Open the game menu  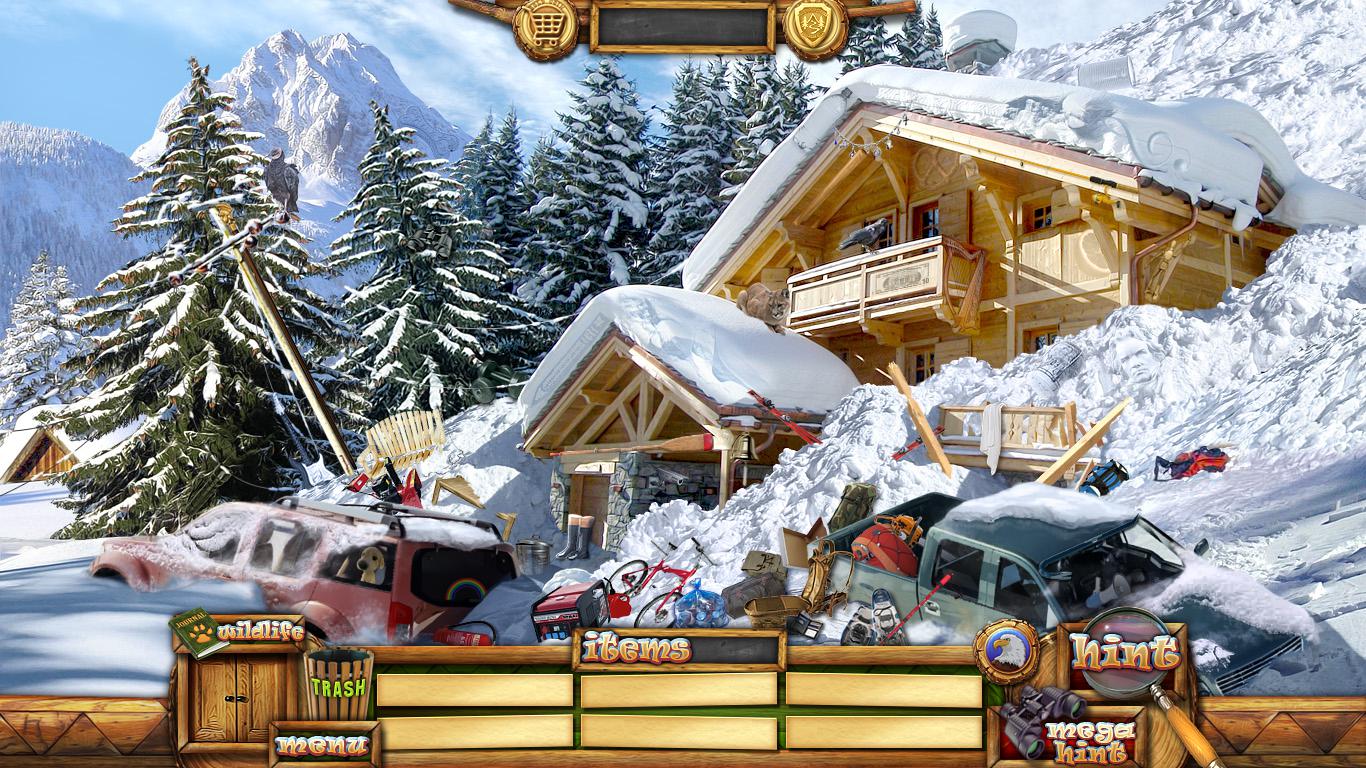point(322,745)
